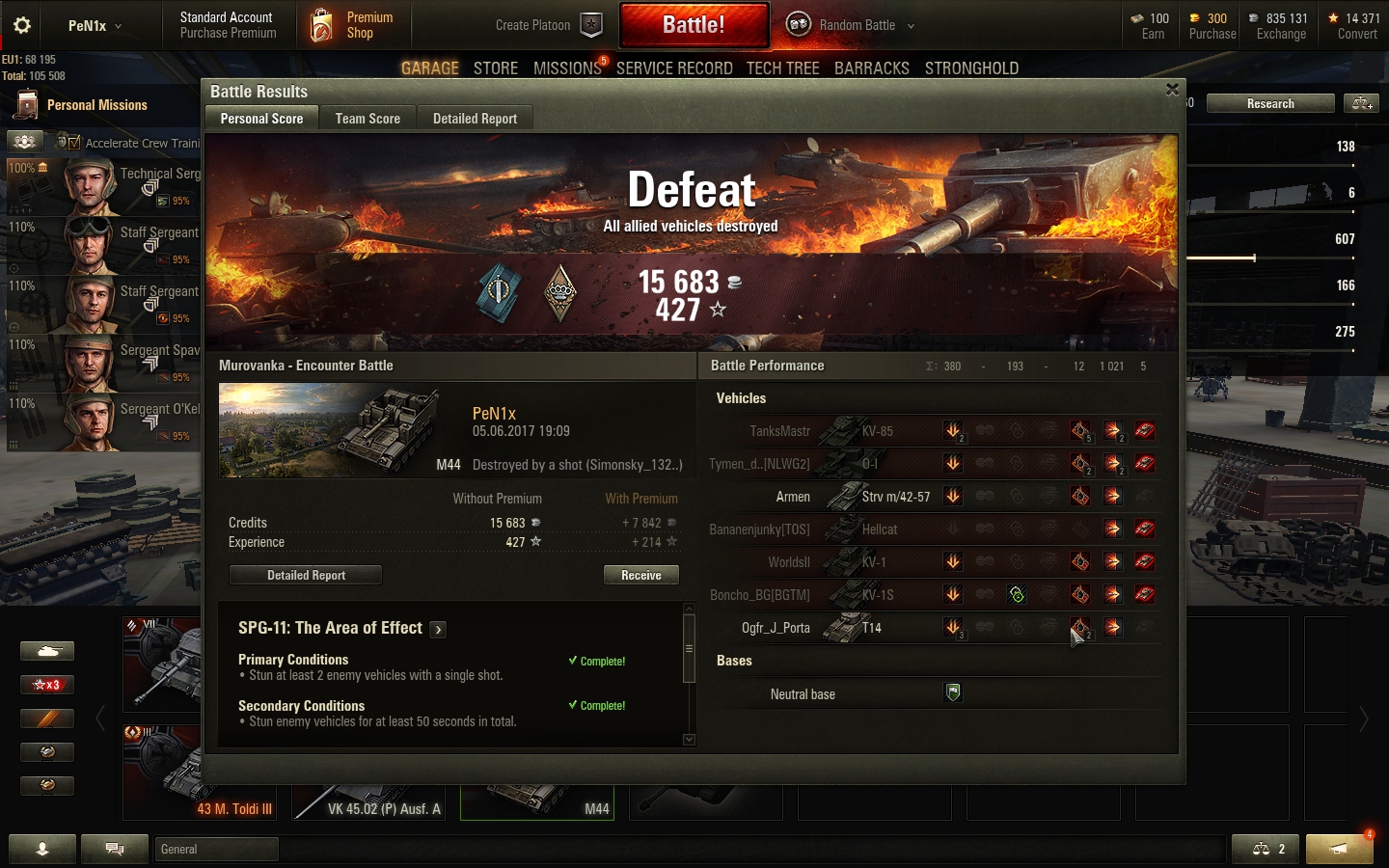Screen dimensions: 1389x868
Task: Open the Tech Tree
Action: (782, 68)
